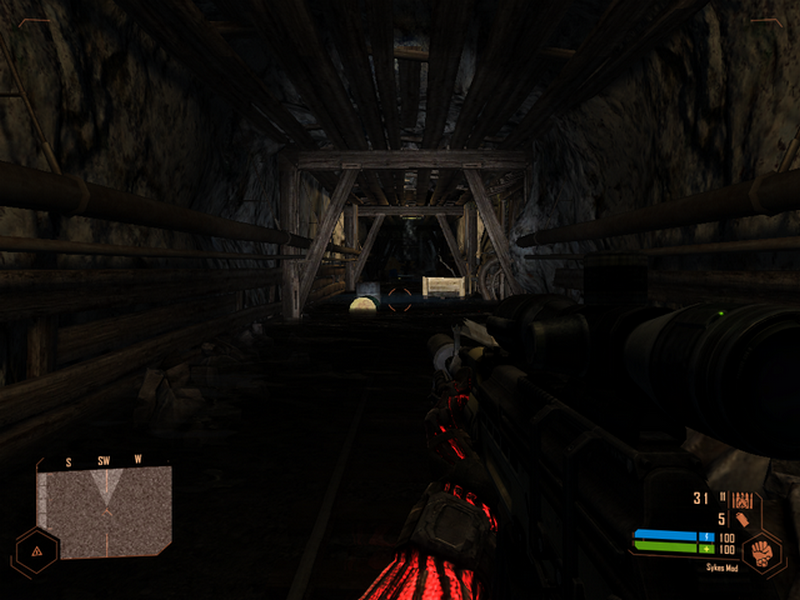Select the grenade icon
Viewport: 800px width, 600px height.
742,519
